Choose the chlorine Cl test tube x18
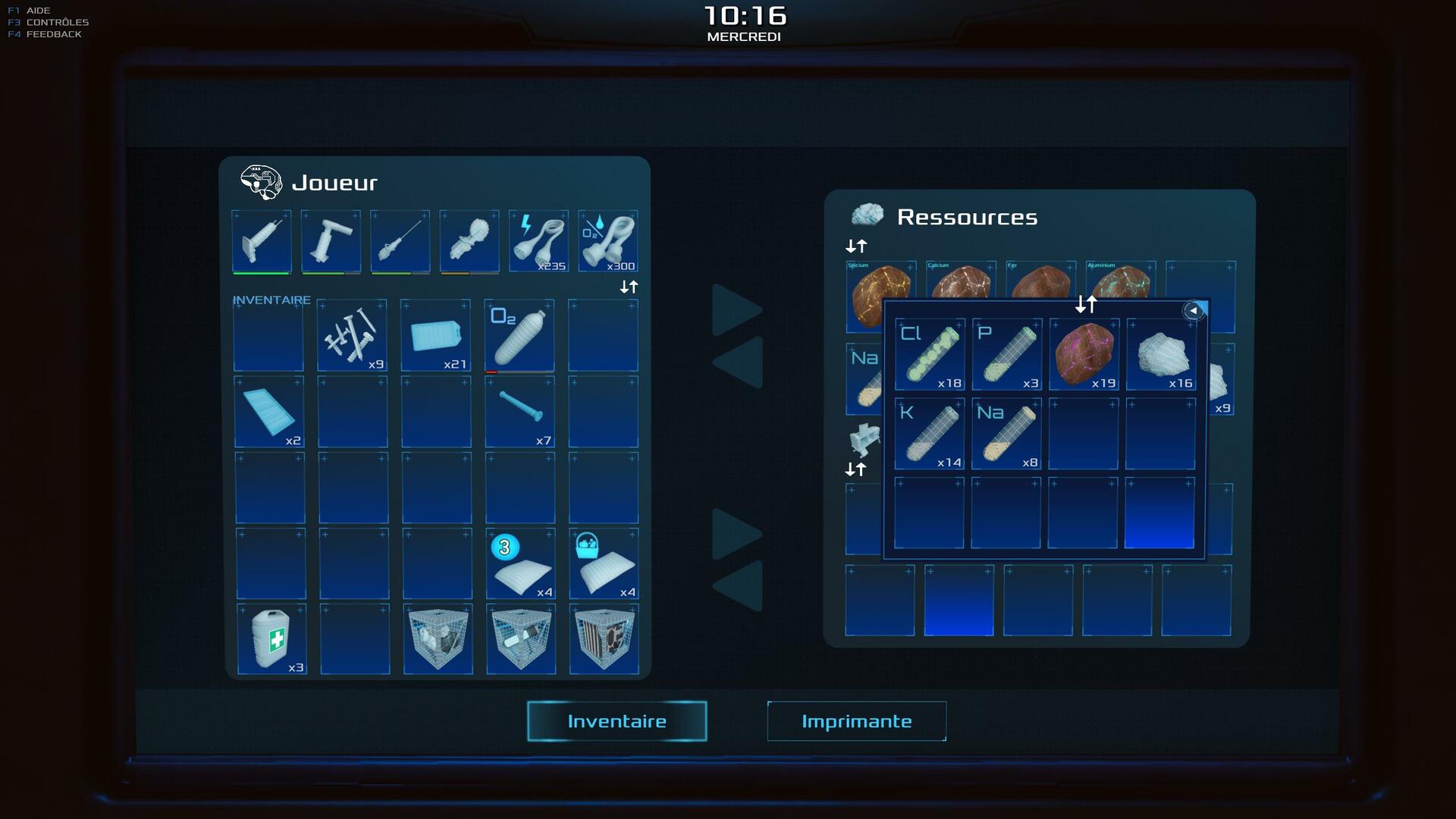The height and width of the screenshot is (819, 1456). tap(930, 354)
